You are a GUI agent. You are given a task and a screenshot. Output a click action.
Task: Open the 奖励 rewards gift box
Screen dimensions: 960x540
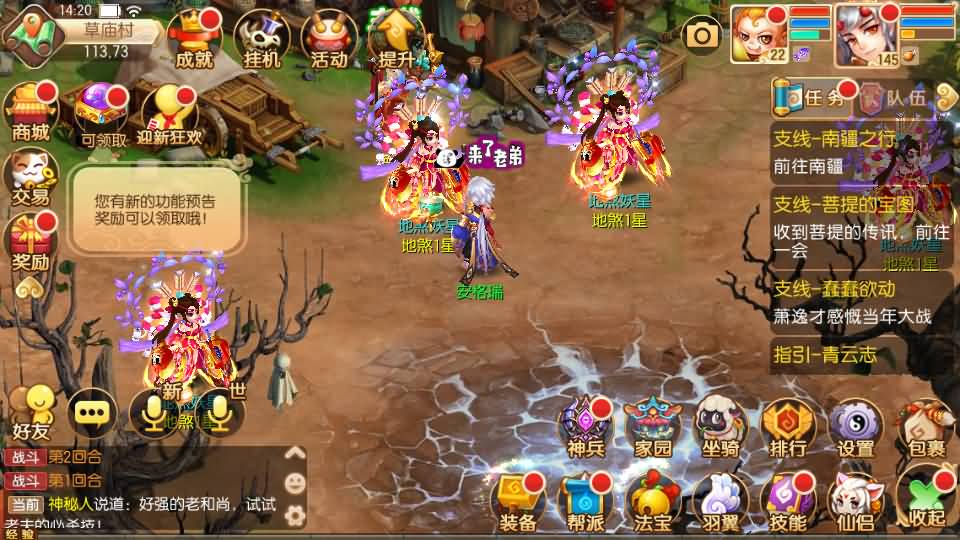(x=30, y=242)
